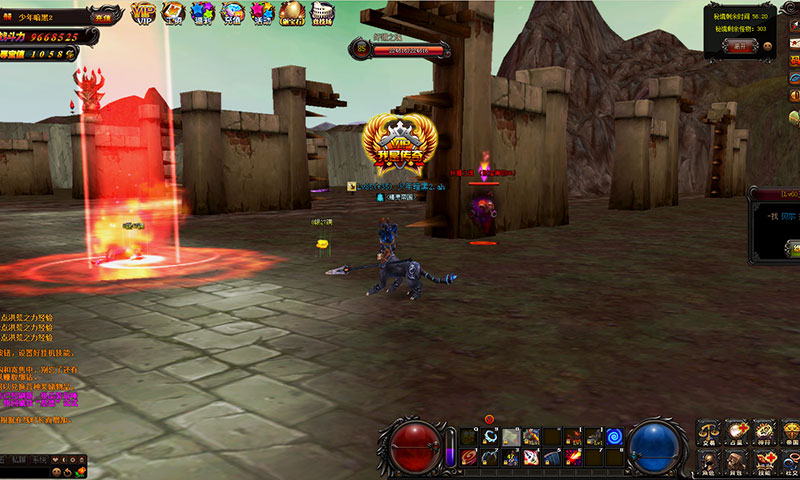Open the 神符 rune icon
Viewport: 800px width, 480px height.
point(765,433)
